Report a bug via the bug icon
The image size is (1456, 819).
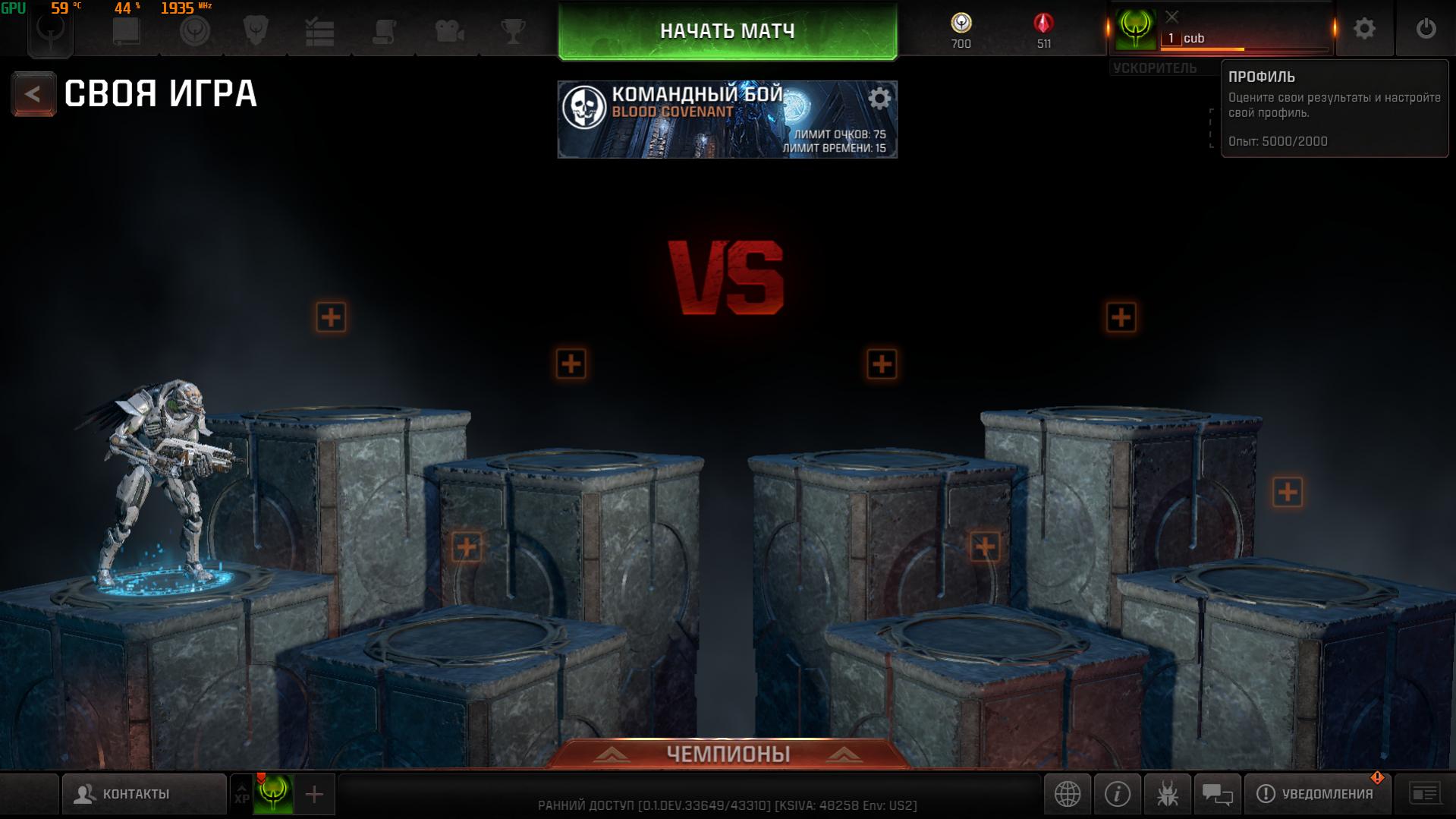1167,794
